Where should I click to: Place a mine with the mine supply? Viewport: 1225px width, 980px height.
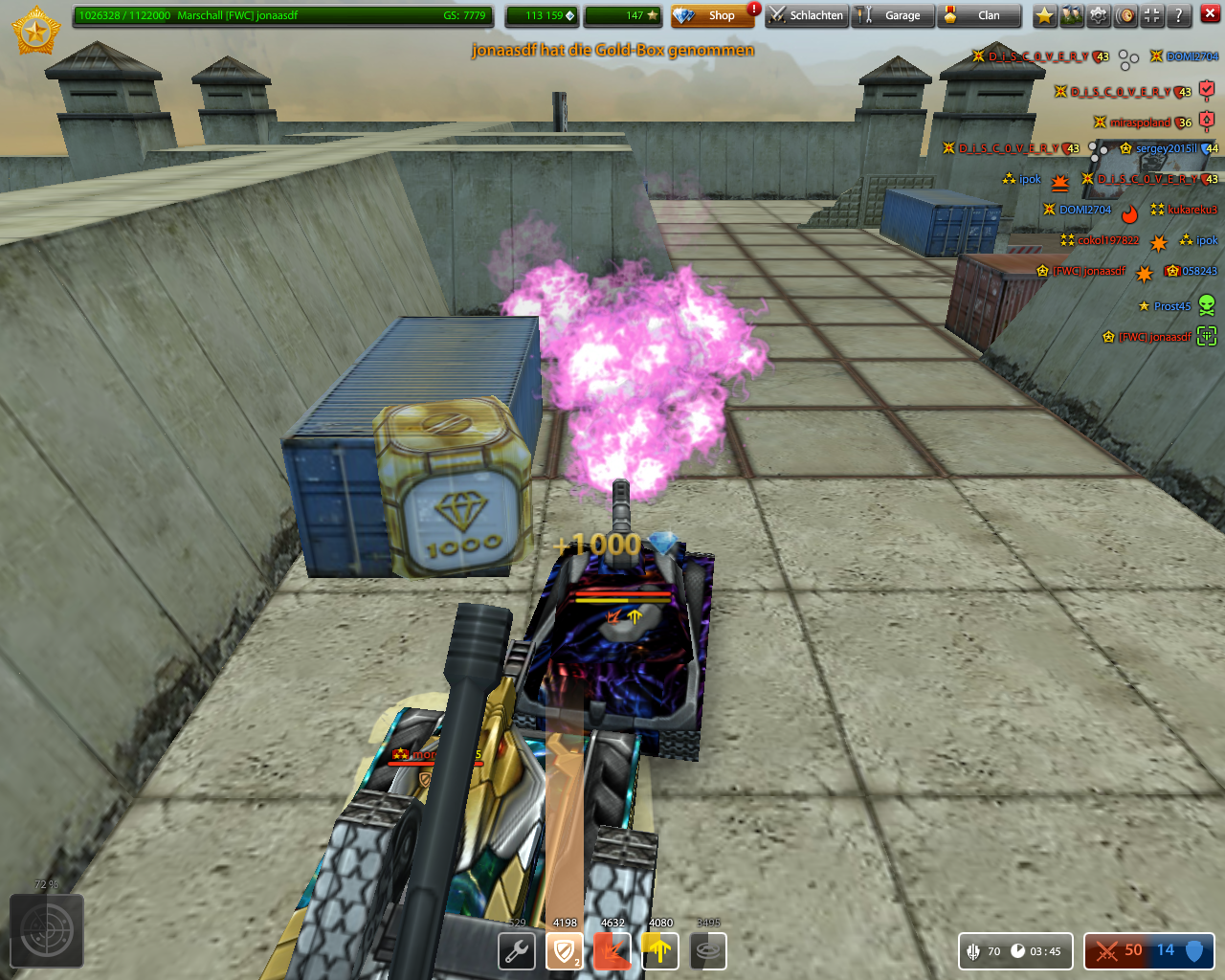tap(708, 951)
